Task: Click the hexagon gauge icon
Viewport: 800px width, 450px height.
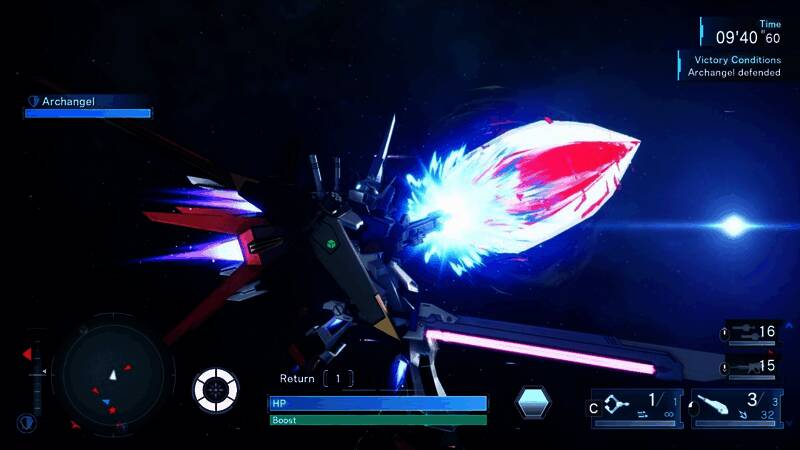Action: [533, 402]
